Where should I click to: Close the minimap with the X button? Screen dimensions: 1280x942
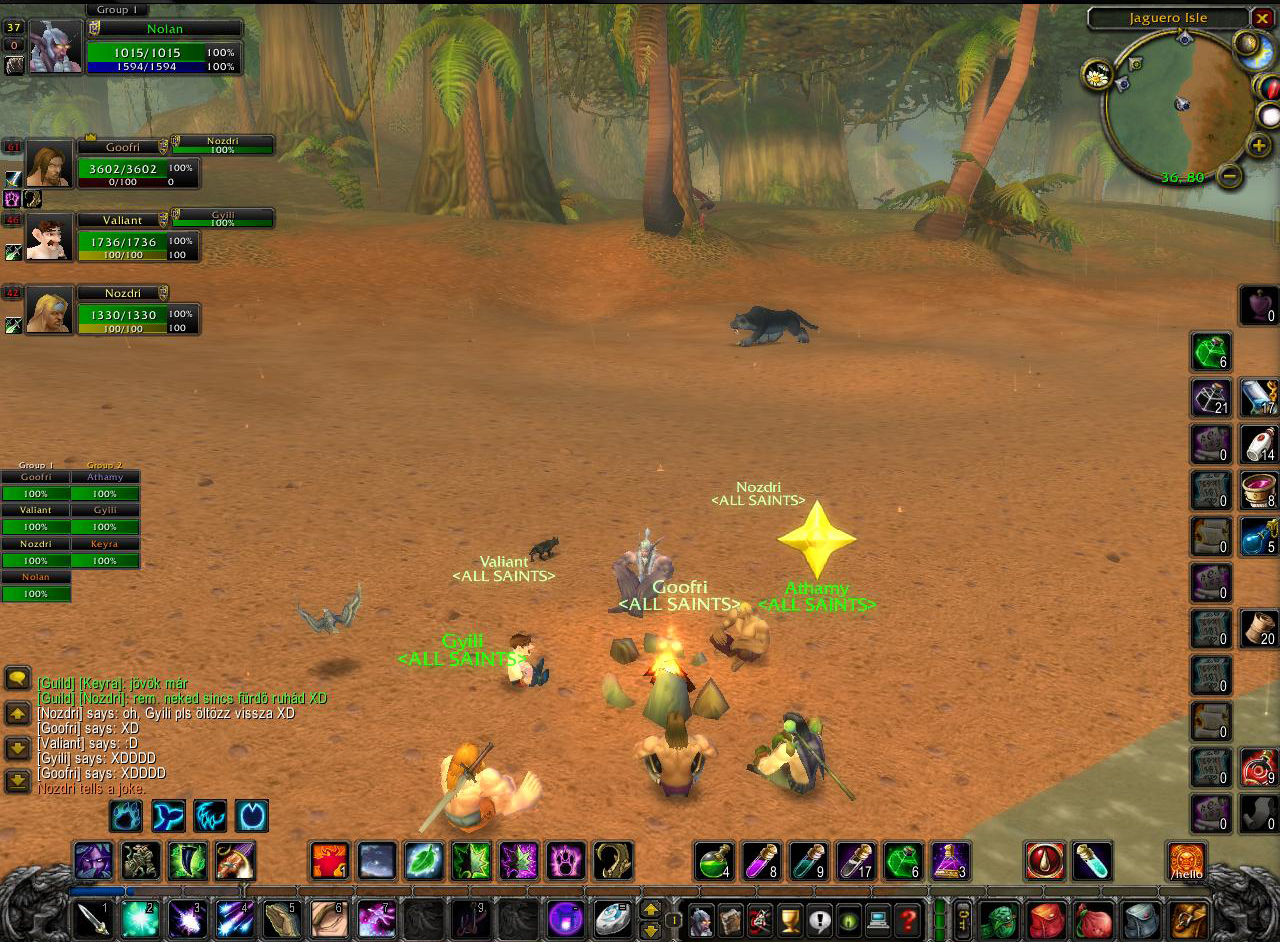point(1263,18)
